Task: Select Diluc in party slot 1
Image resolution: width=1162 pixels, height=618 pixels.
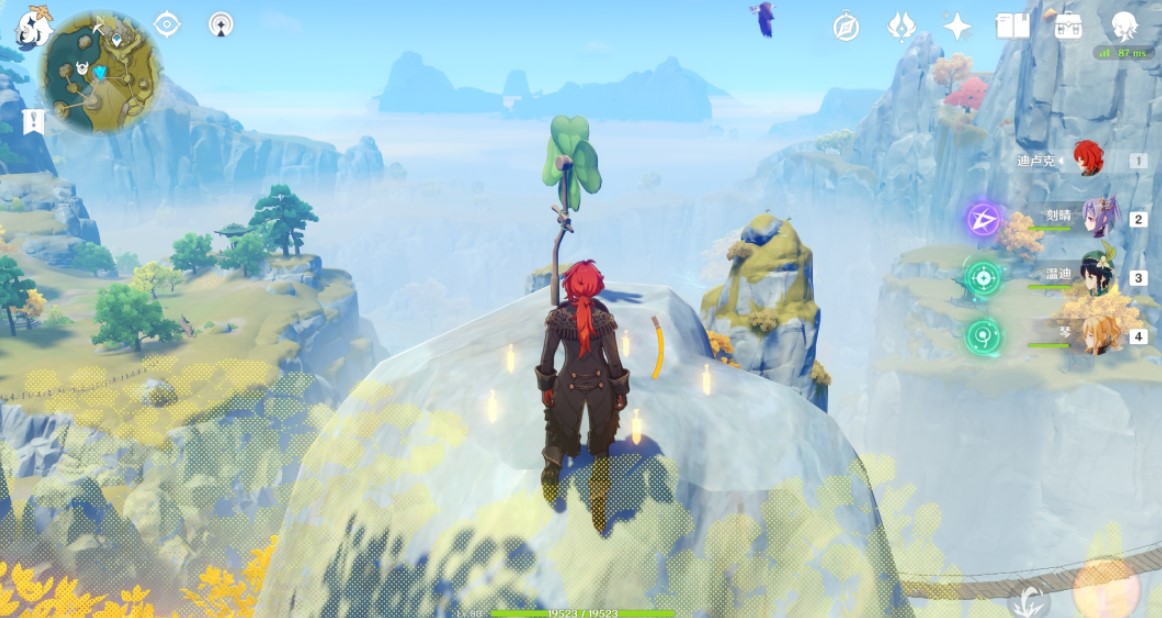Action: [1087, 159]
